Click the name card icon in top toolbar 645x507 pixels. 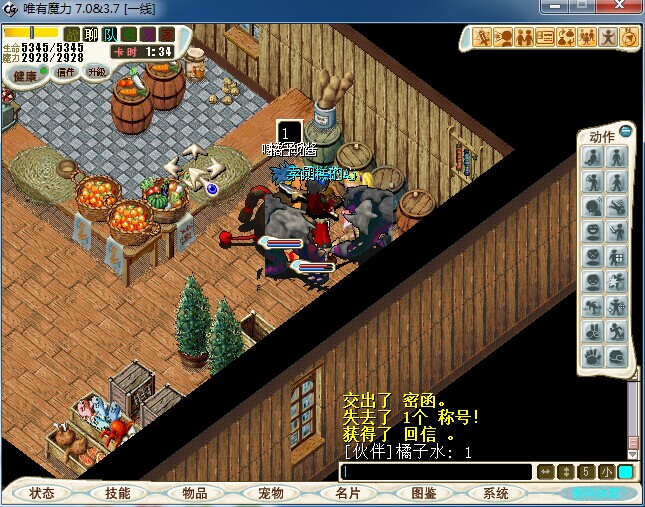[545, 38]
